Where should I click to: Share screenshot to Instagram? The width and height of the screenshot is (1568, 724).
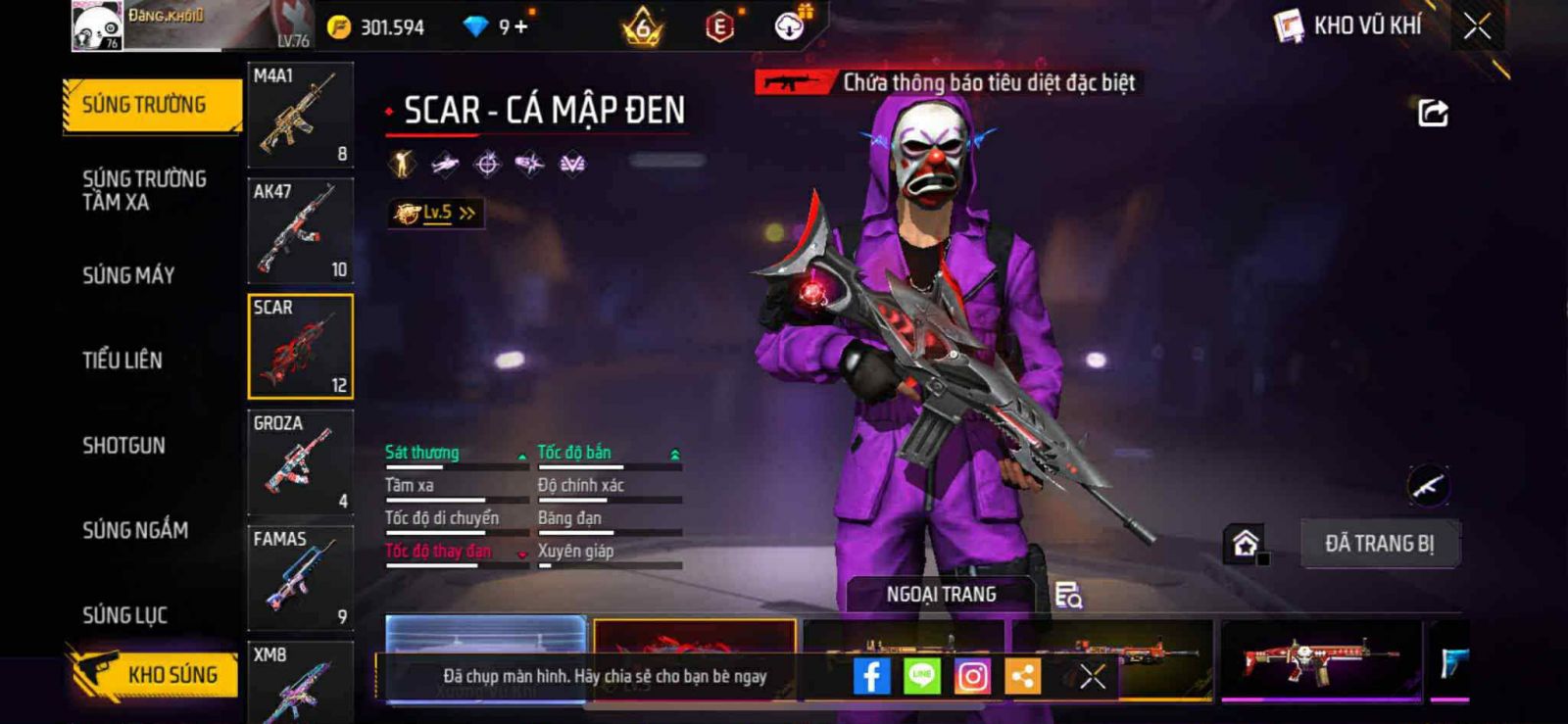point(972,676)
